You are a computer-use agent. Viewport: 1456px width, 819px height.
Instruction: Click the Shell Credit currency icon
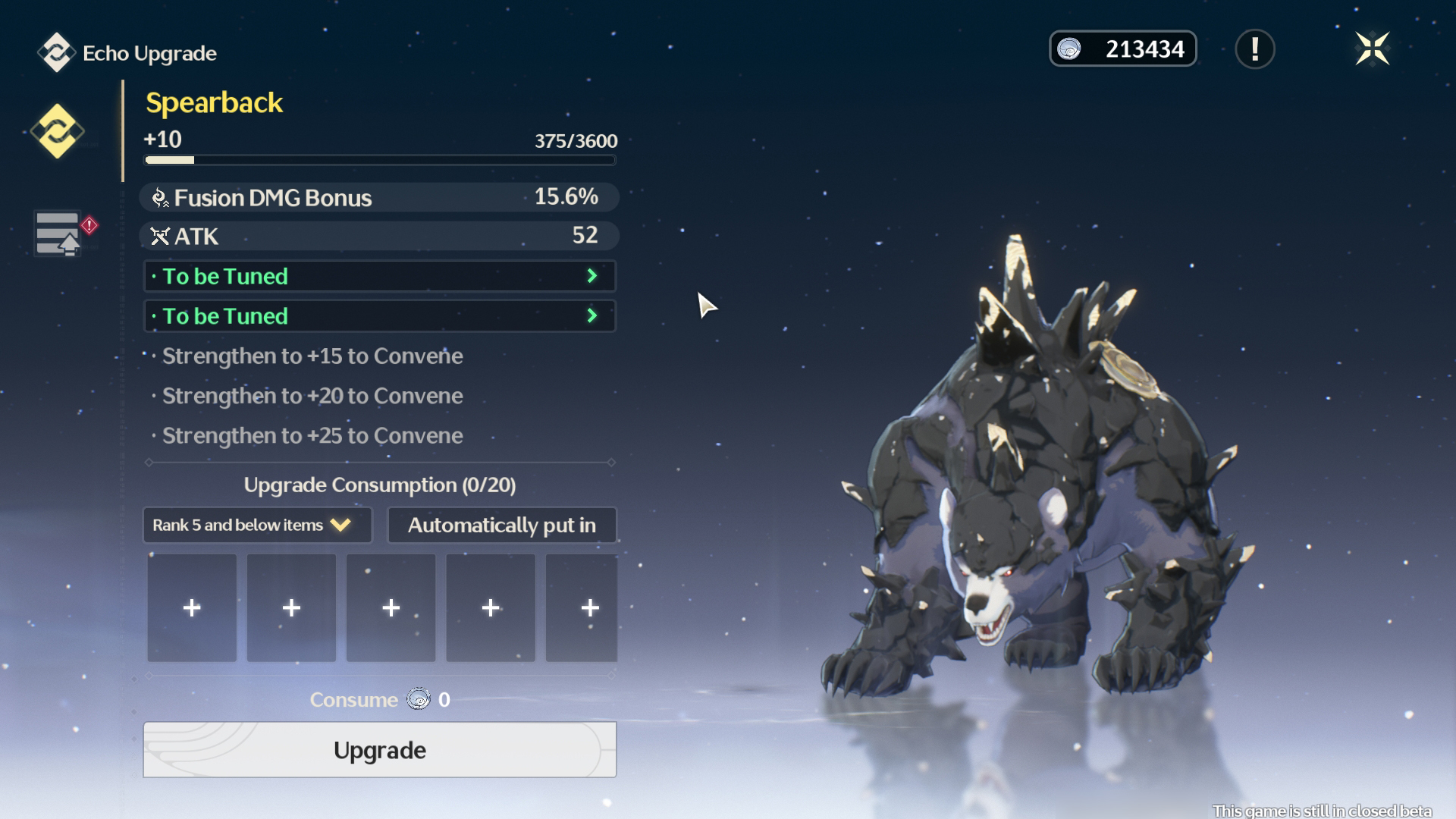pos(1071,49)
